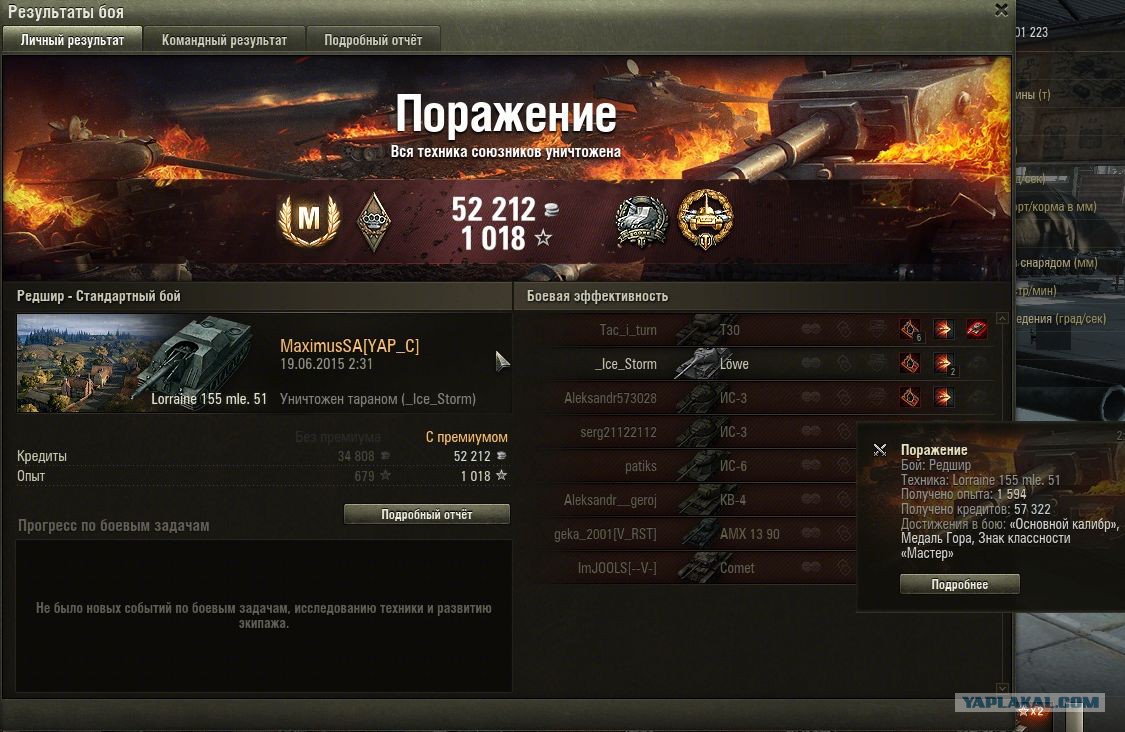Image resolution: width=1125 pixels, height=732 pixels.
Task: Select the Aleksandr573028 ИС-3 row
Action: (700, 398)
